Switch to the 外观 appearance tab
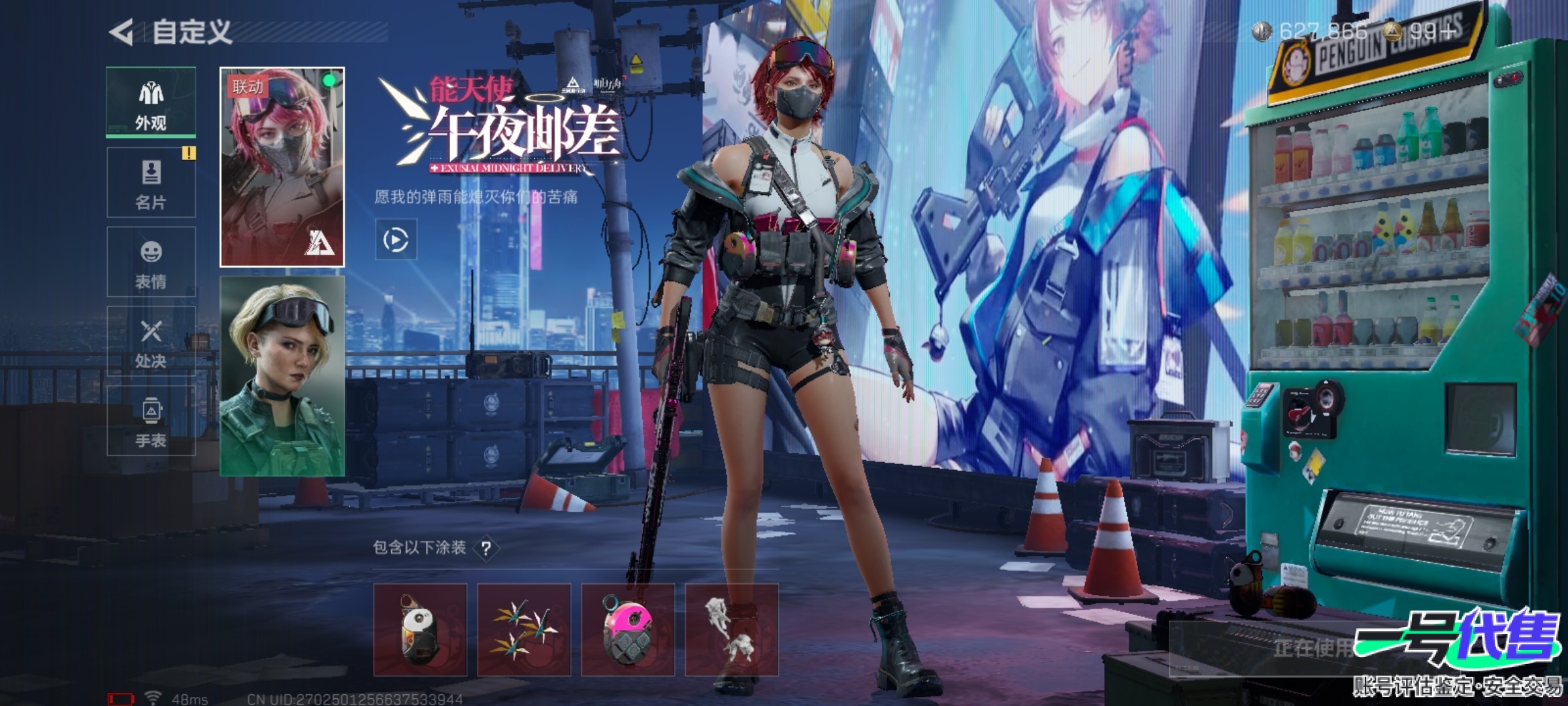 151,103
